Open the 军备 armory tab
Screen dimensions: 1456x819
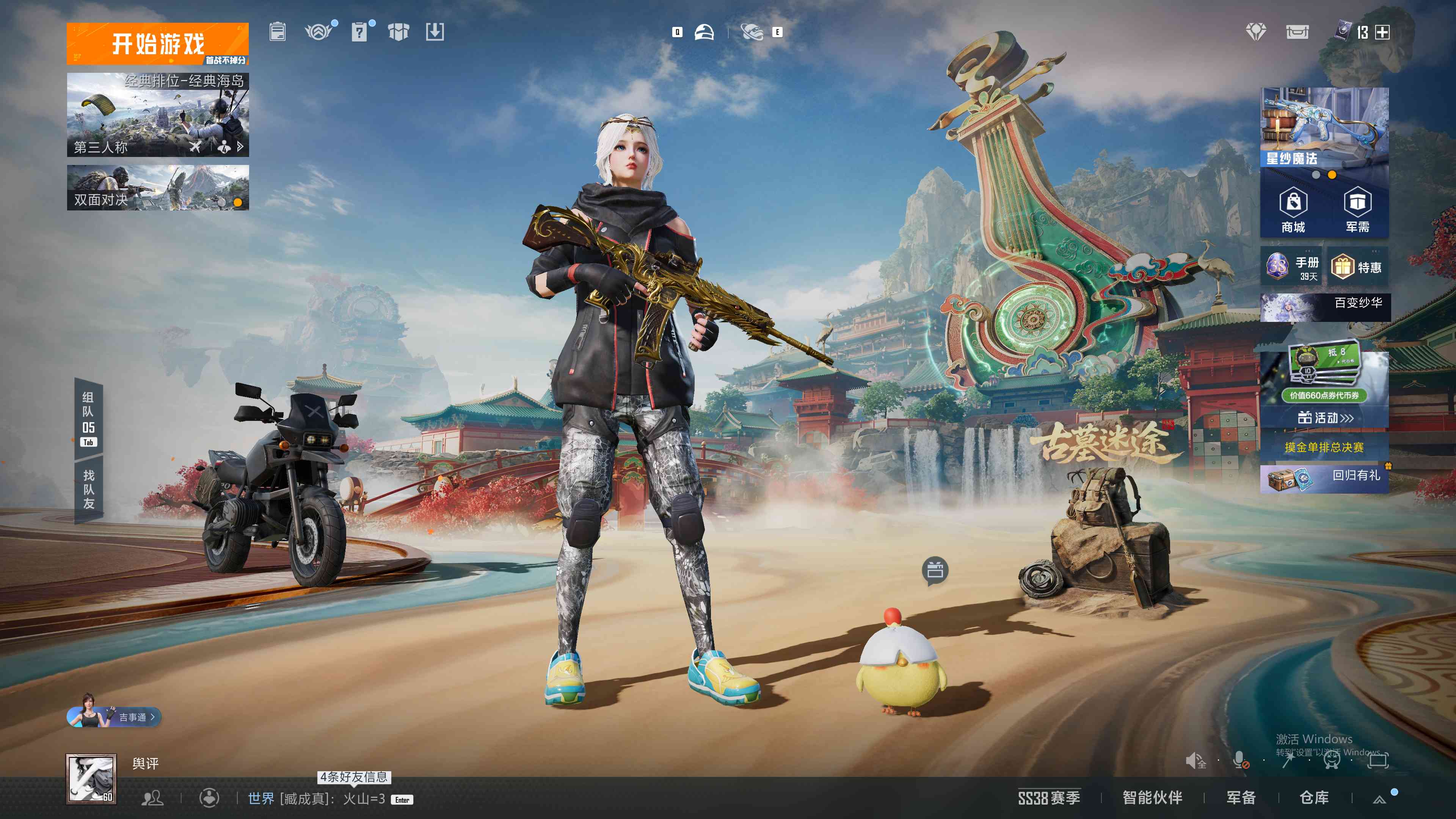(x=1241, y=798)
